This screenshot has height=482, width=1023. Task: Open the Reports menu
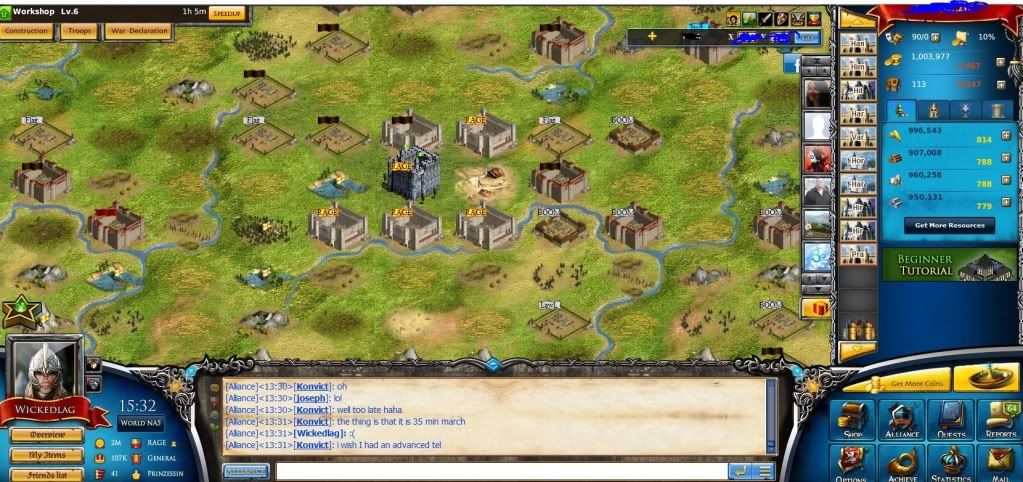point(998,420)
